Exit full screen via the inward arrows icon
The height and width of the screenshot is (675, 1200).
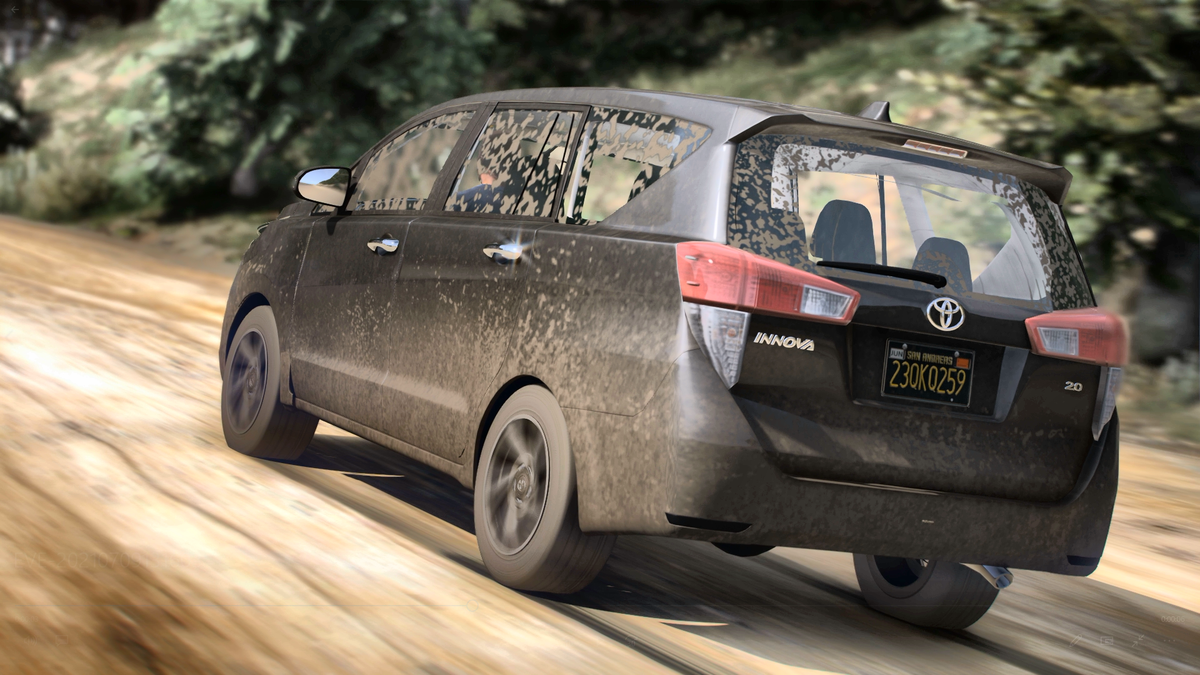click(1138, 640)
